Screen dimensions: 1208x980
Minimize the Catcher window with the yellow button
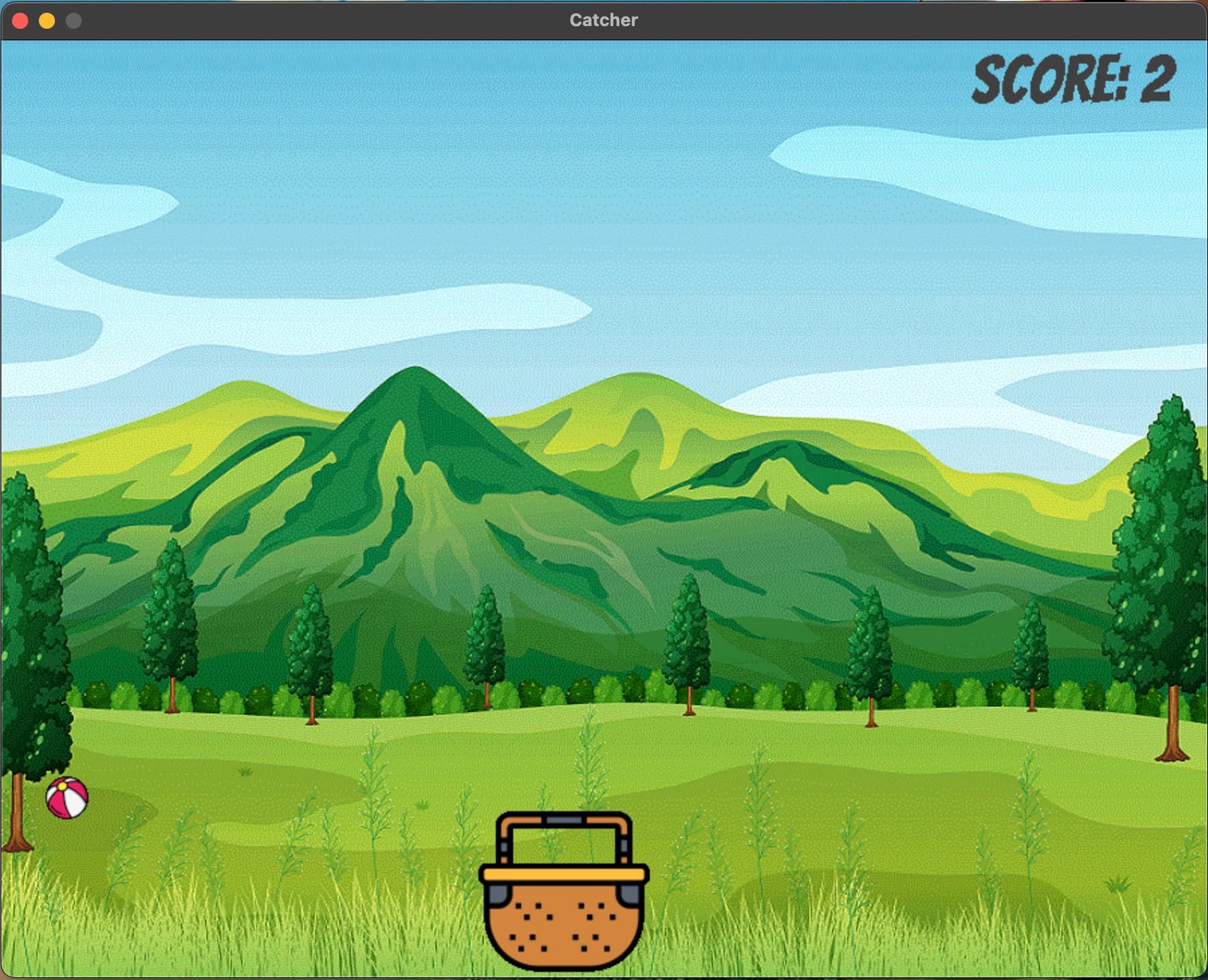47,21
